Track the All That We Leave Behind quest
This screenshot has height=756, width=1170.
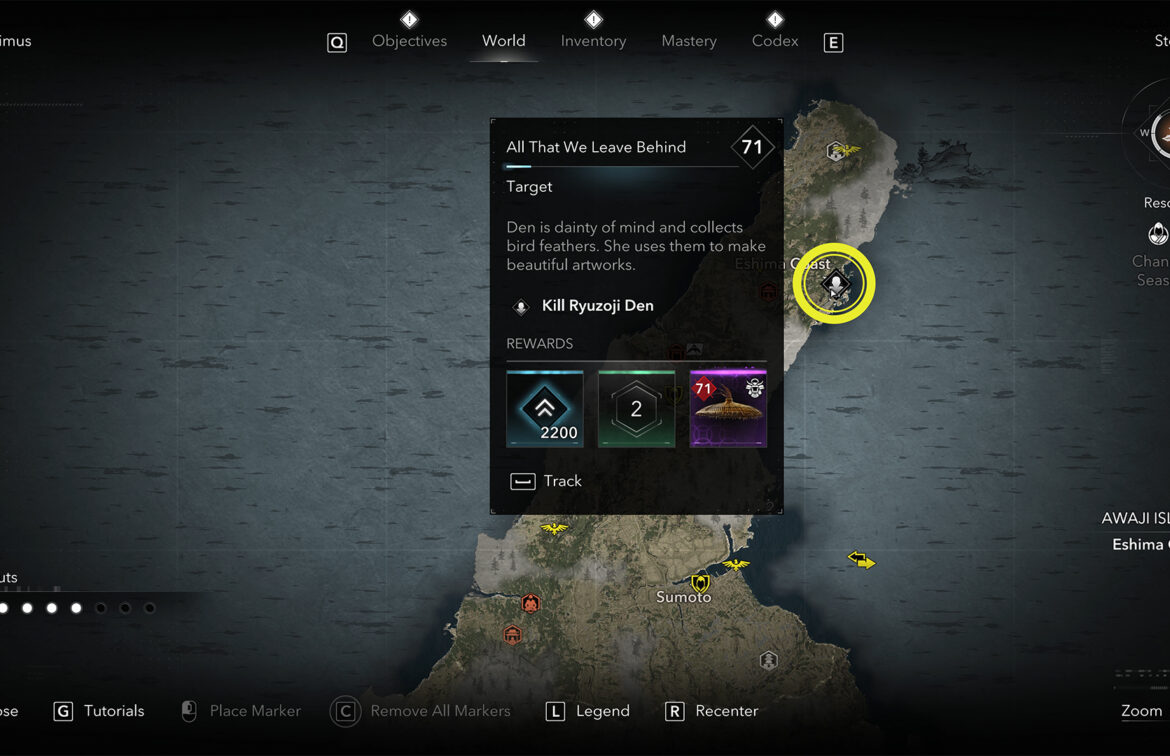[547, 481]
